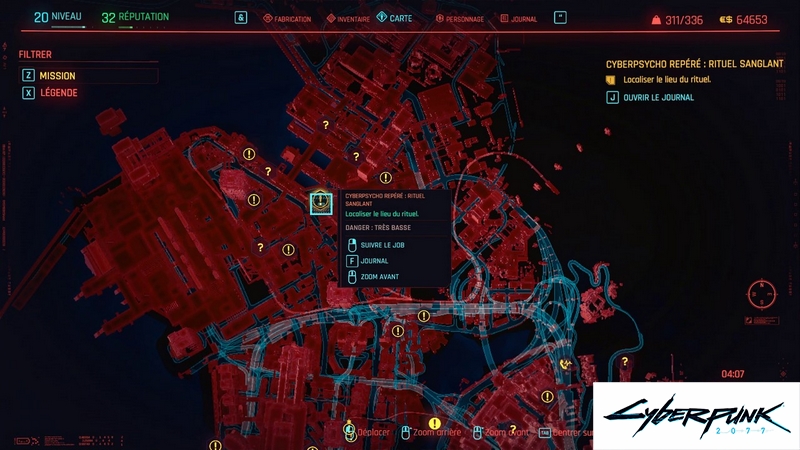800x450 pixels.
Task: Click the compass in the map corner
Action: coord(762,296)
